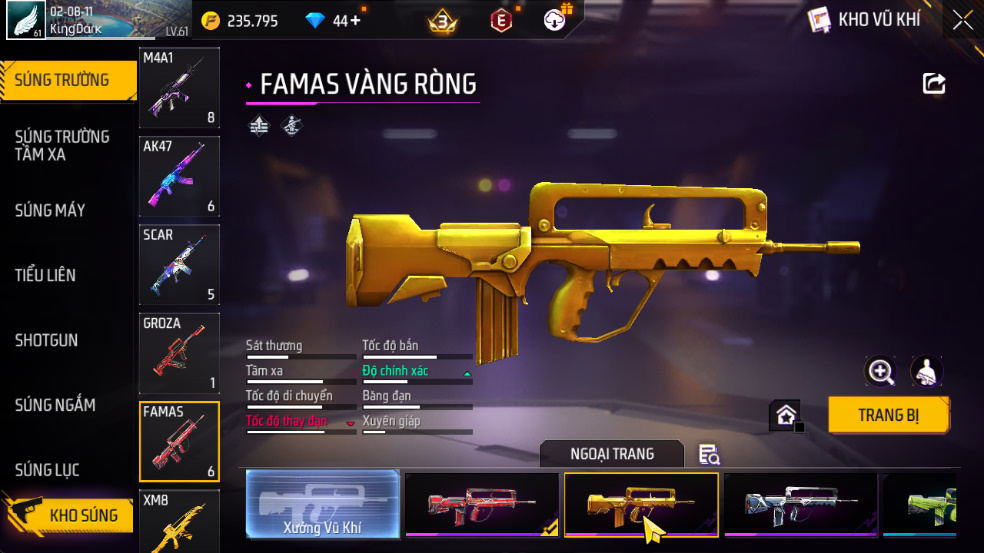The height and width of the screenshot is (553, 984).
Task: Select the M4A1 weapon tile
Action: 179,88
